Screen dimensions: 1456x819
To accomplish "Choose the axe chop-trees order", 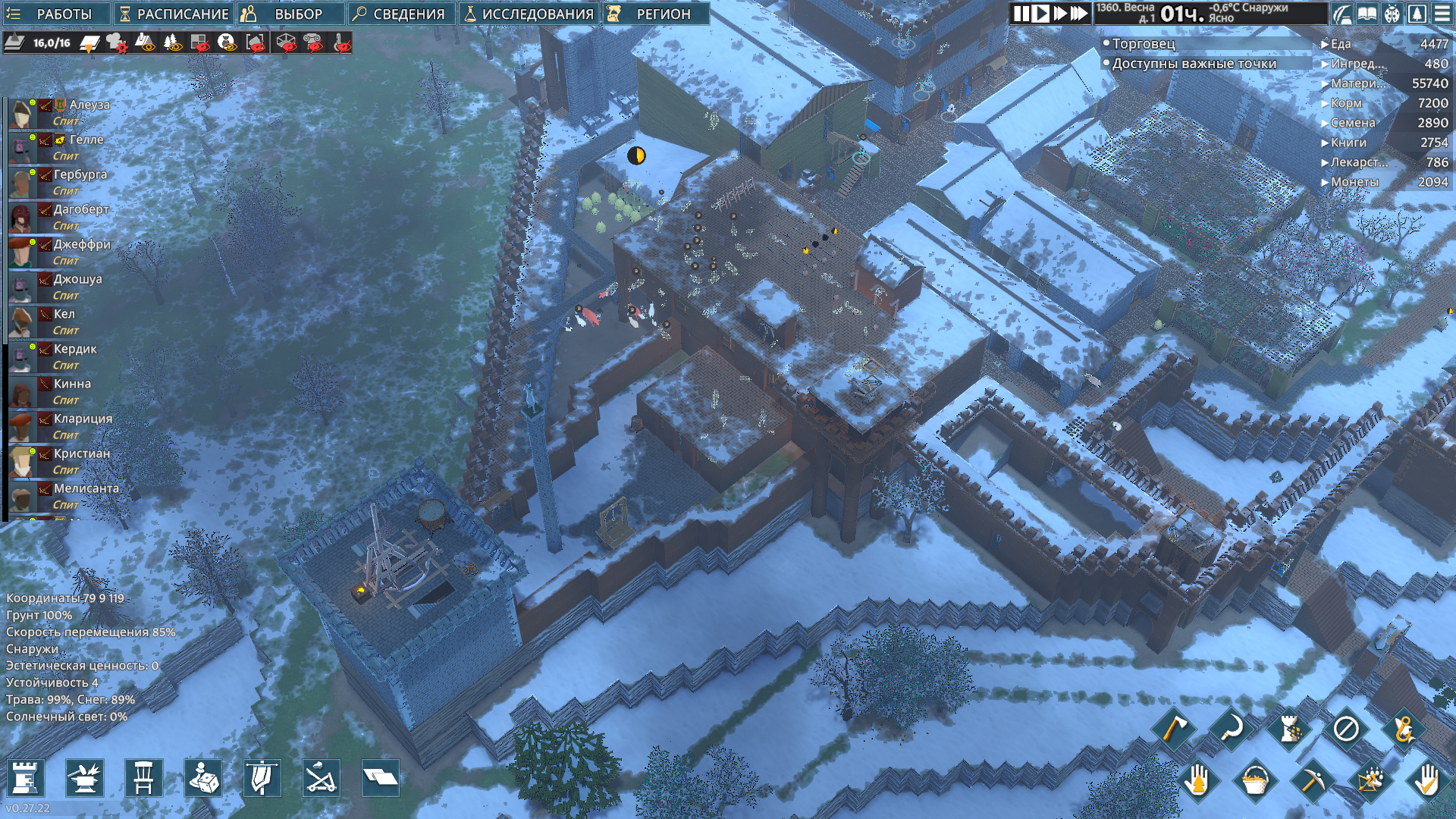I will [1173, 730].
